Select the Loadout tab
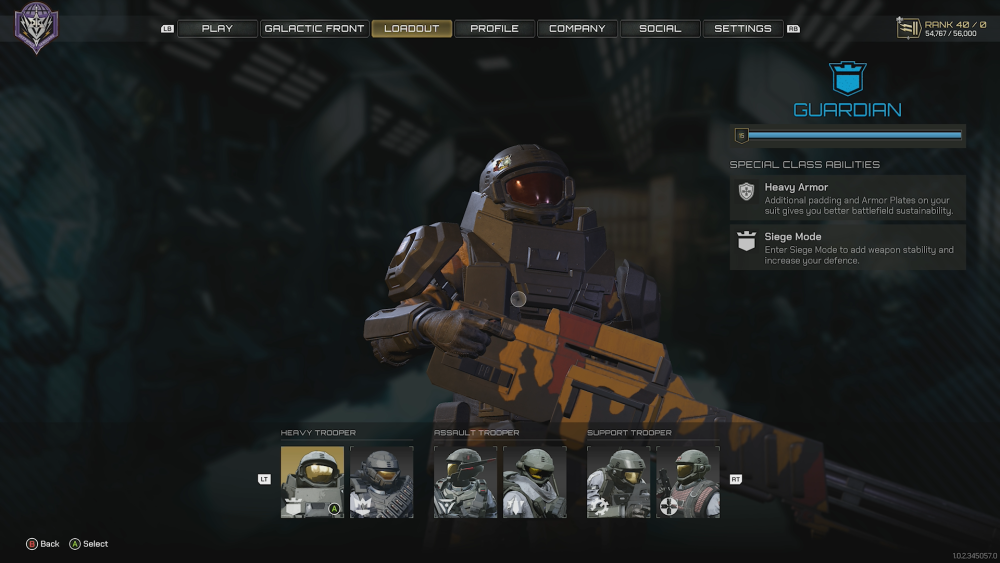This screenshot has width=1000, height=563. tap(412, 29)
